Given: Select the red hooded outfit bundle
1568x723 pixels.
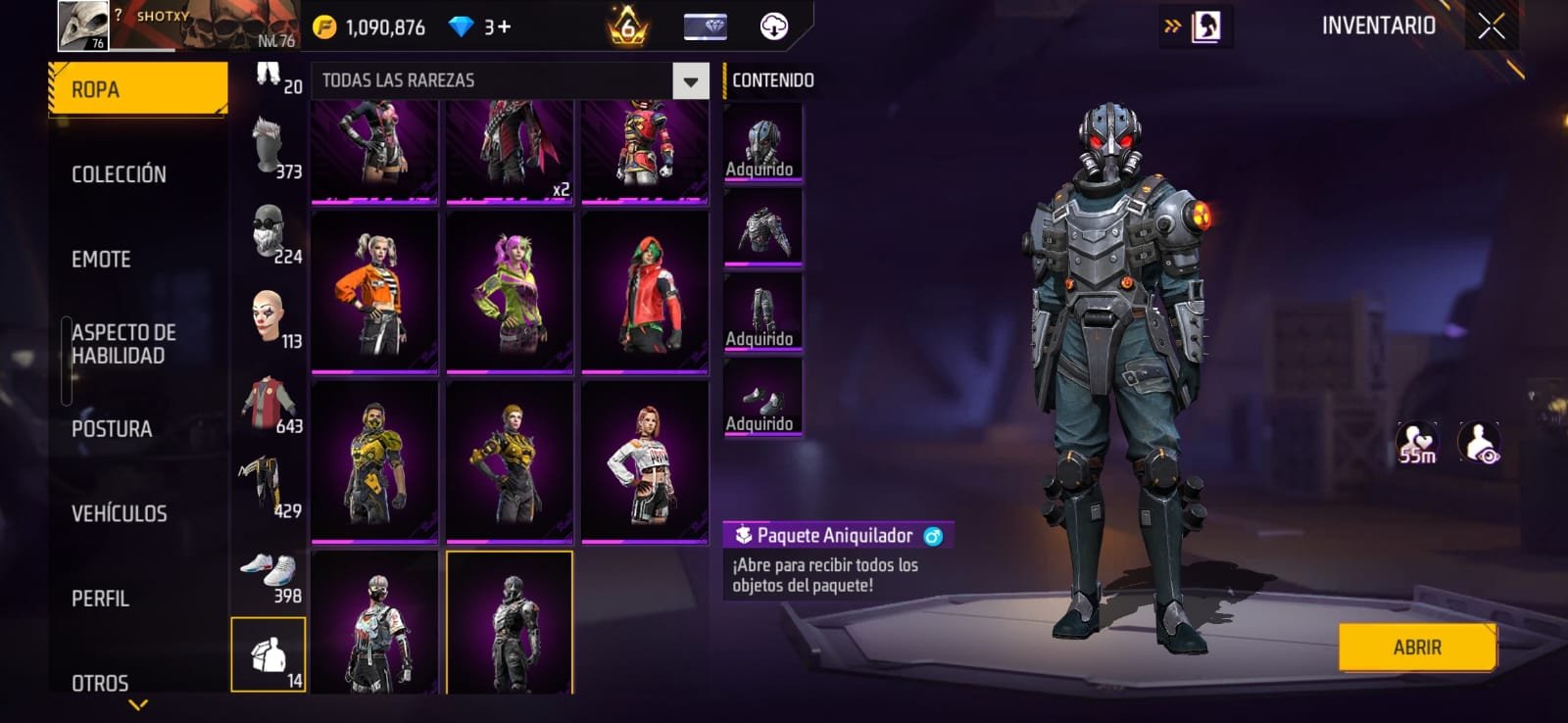Looking at the screenshot, I should (x=645, y=291).
